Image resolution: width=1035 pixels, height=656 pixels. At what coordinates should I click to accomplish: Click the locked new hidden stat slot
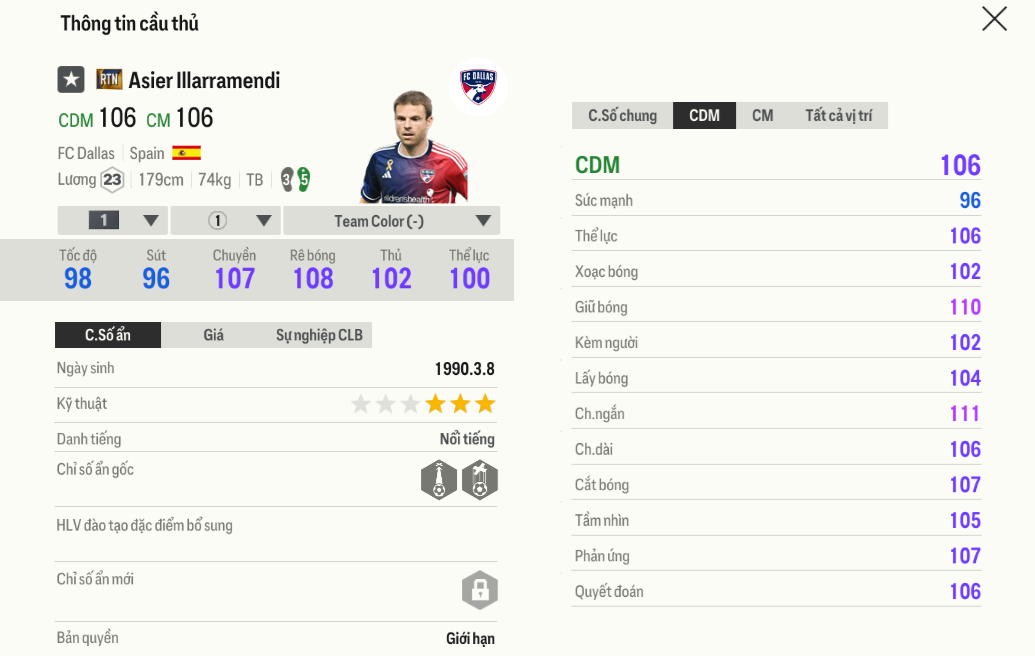[x=480, y=590]
